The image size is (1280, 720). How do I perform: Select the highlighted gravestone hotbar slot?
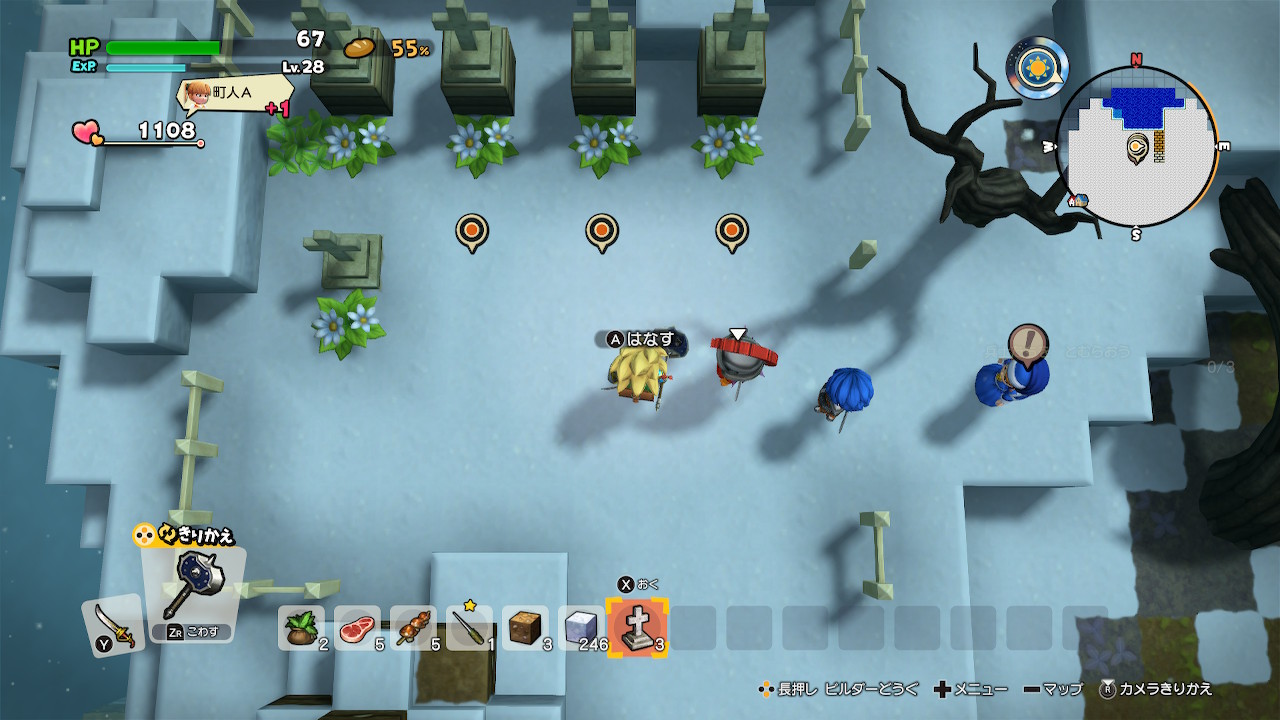coord(637,628)
